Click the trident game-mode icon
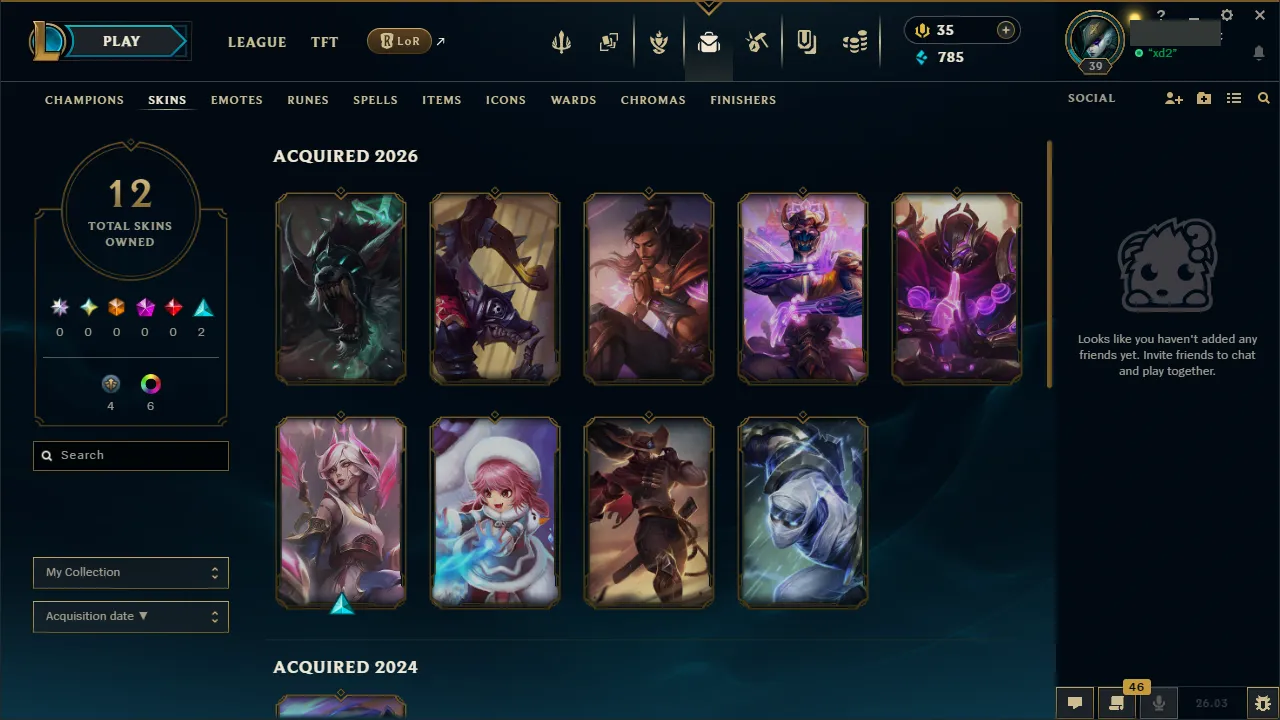1280x720 pixels. click(560, 41)
